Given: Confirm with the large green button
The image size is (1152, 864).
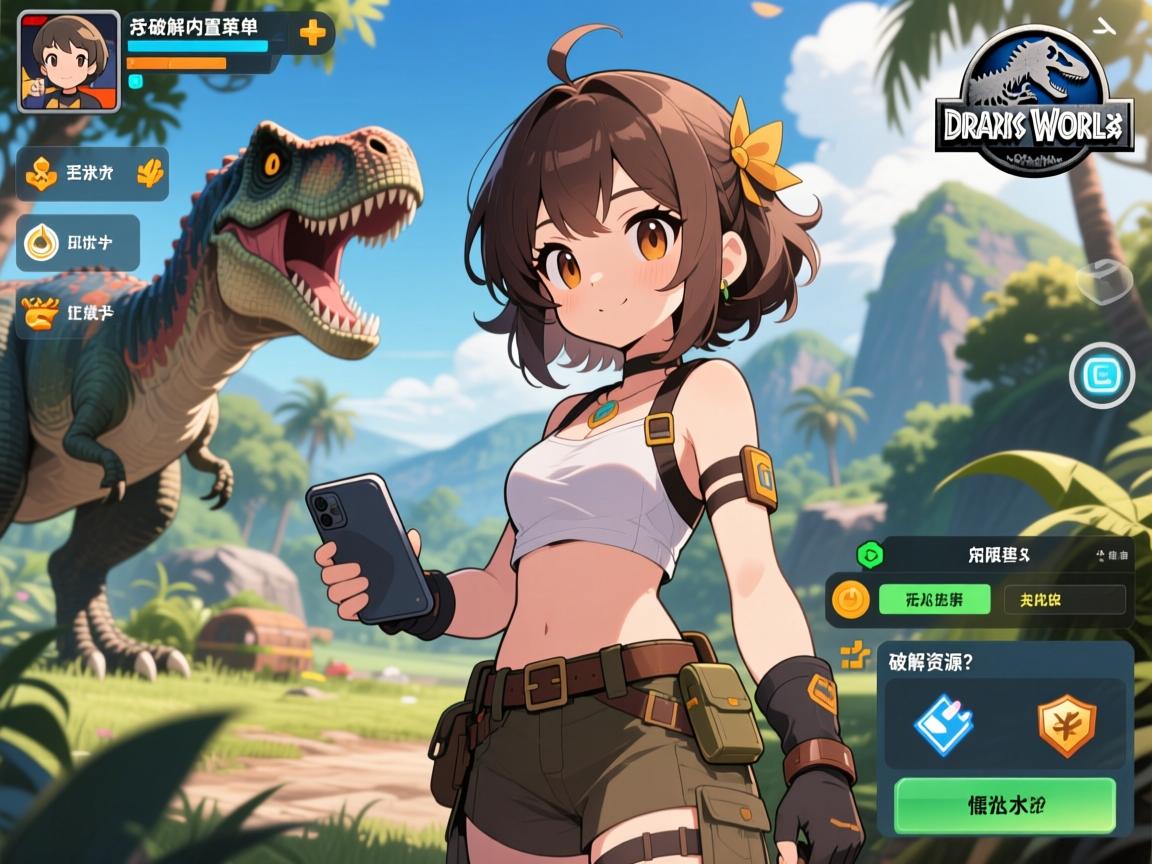Looking at the screenshot, I should 1004,805.
